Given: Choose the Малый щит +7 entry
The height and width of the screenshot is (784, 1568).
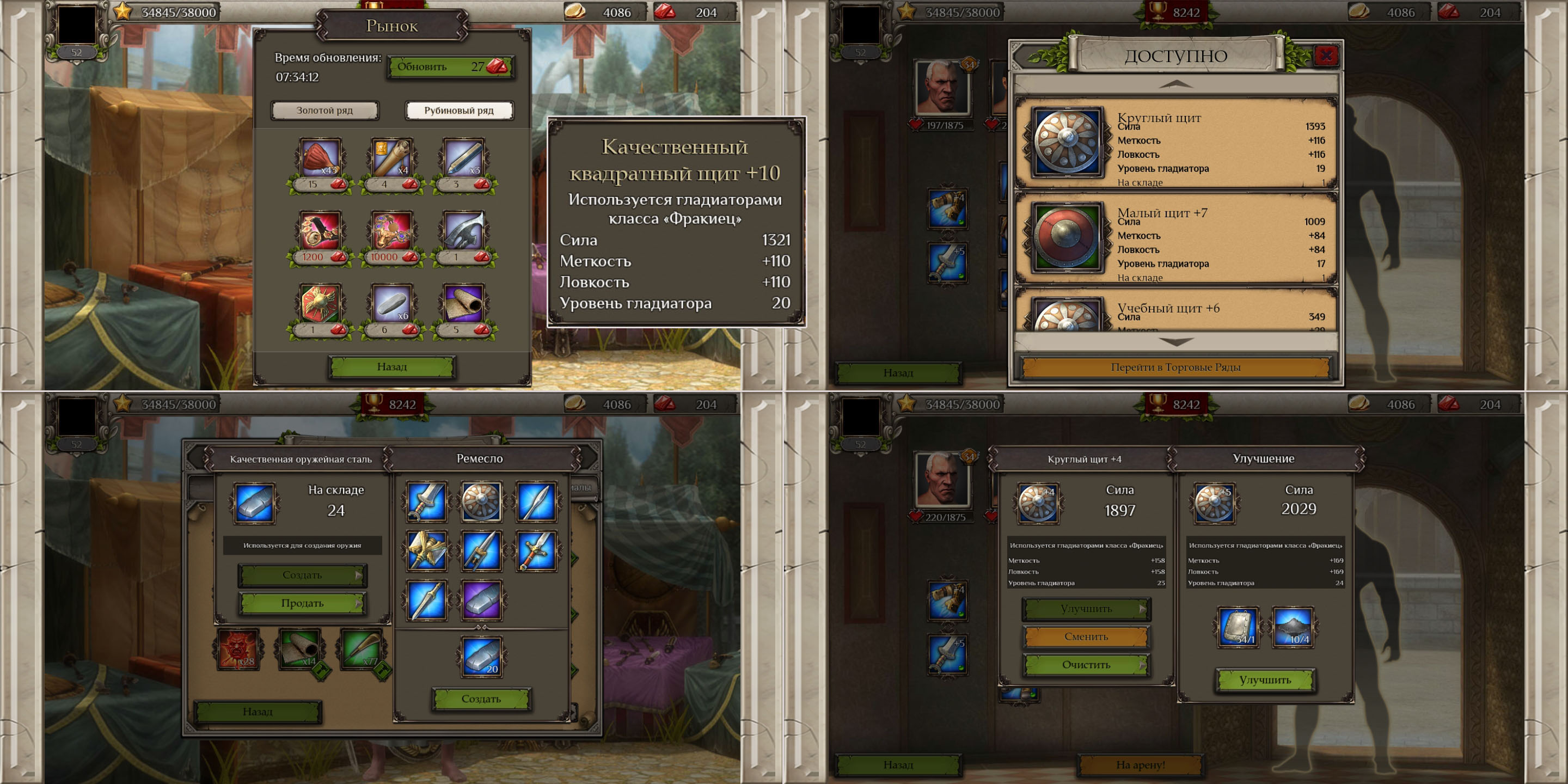Looking at the screenshot, I should [1175, 240].
